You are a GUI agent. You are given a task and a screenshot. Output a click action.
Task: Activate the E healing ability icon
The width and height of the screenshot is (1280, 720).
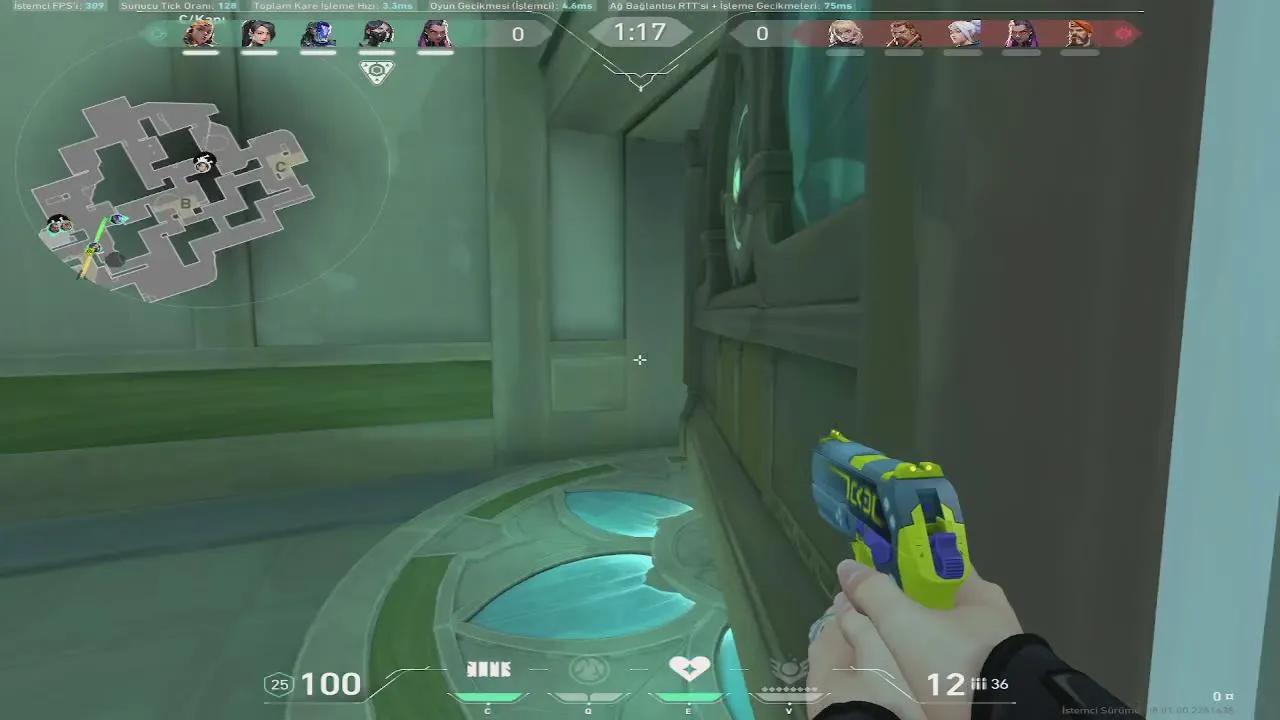688,668
